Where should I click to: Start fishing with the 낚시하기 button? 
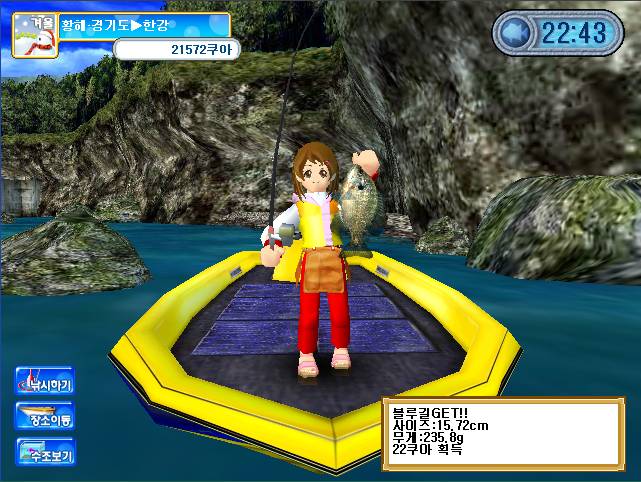45,382
